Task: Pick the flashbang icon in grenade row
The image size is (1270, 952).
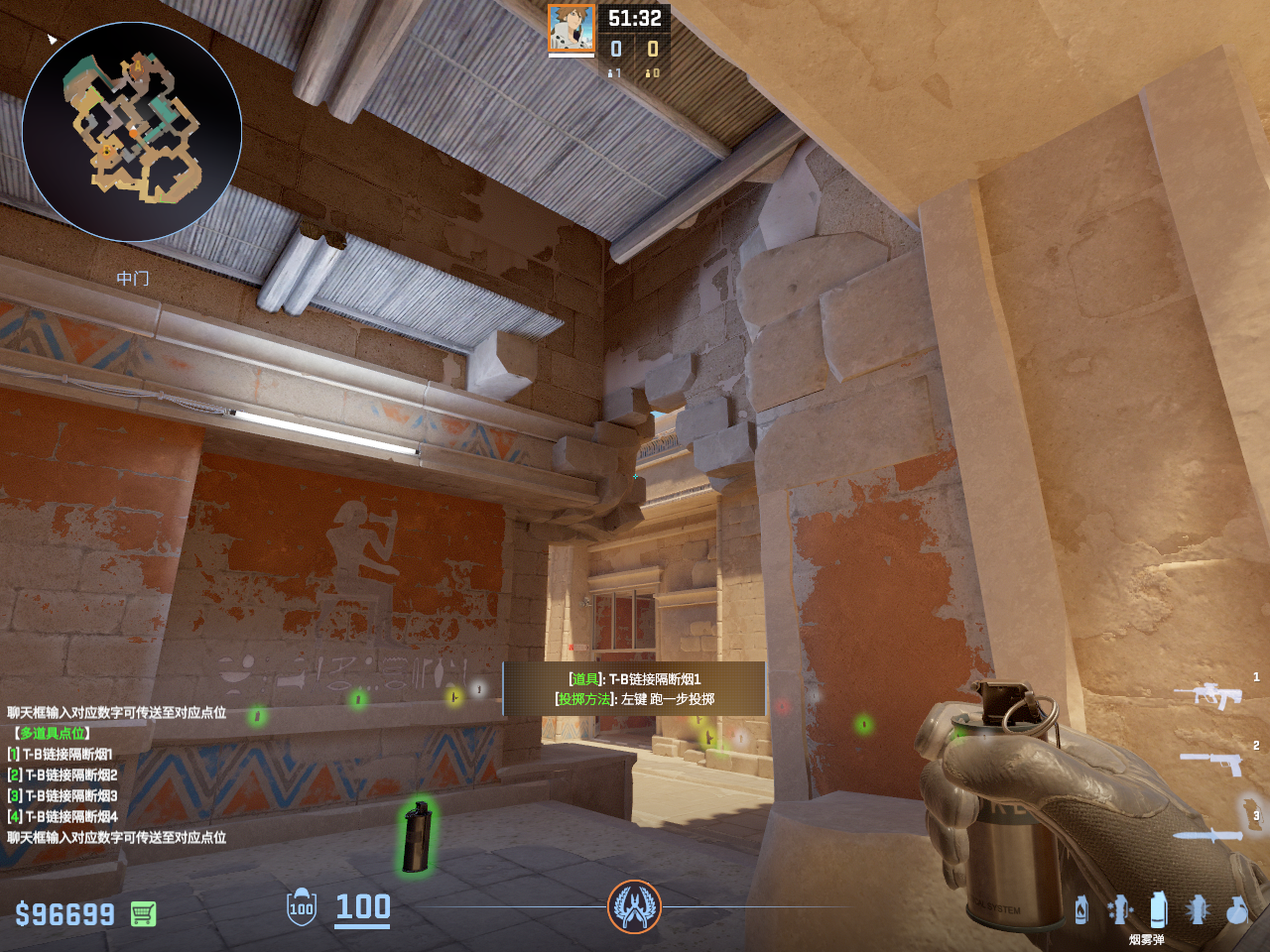Action: [x=1198, y=909]
